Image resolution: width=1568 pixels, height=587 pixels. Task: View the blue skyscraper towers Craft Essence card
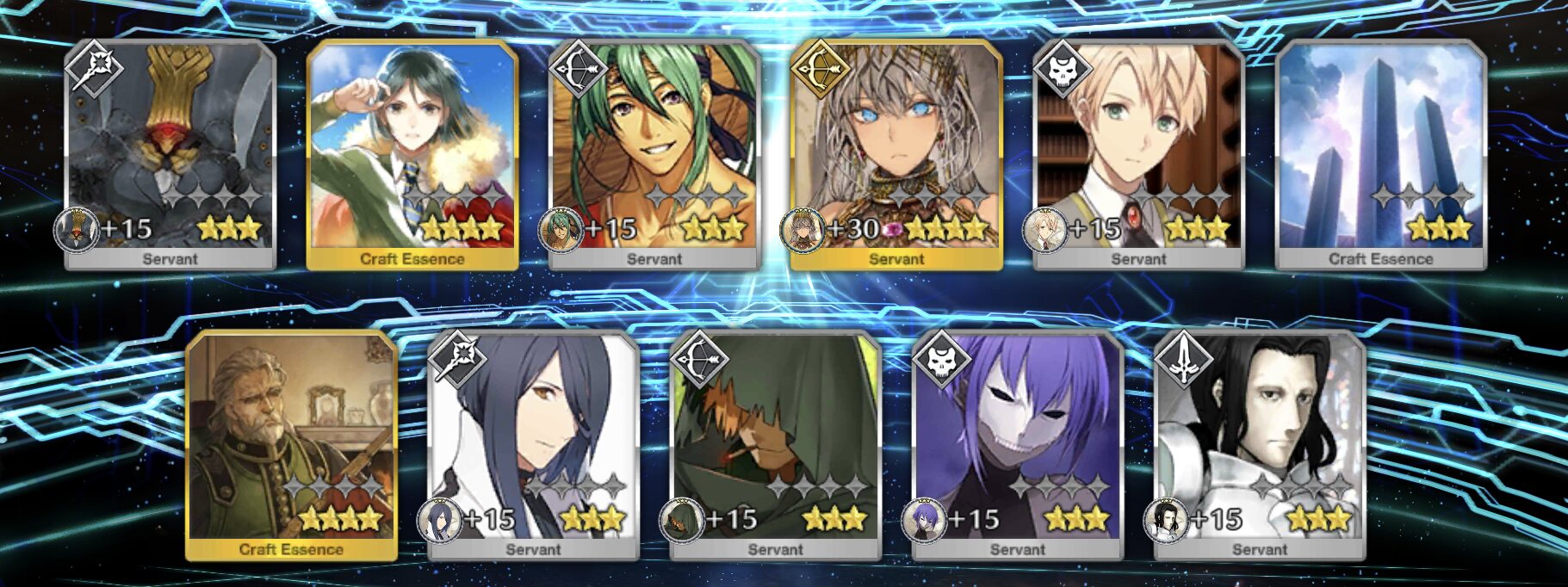pyautogui.click(x=1380, y=153)
